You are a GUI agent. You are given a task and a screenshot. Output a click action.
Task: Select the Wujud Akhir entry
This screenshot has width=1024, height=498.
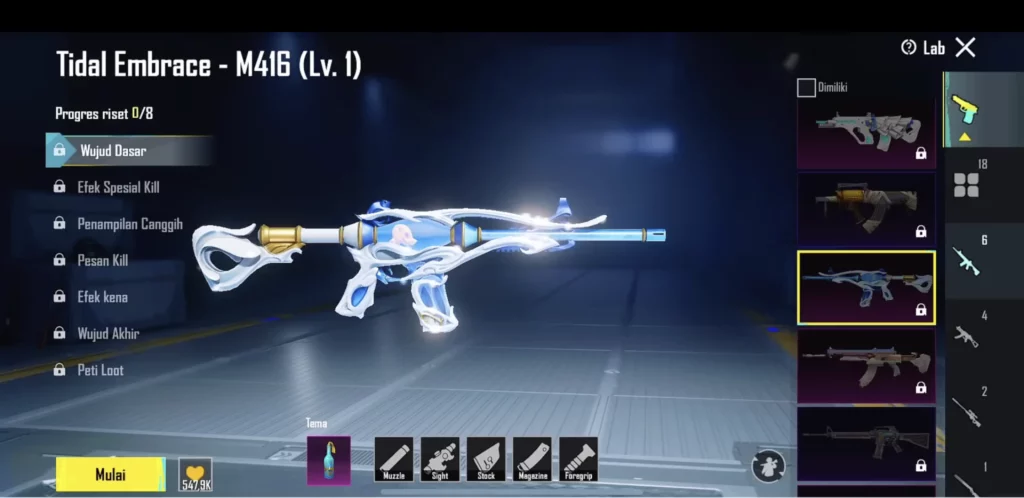[x=108, y=333]
